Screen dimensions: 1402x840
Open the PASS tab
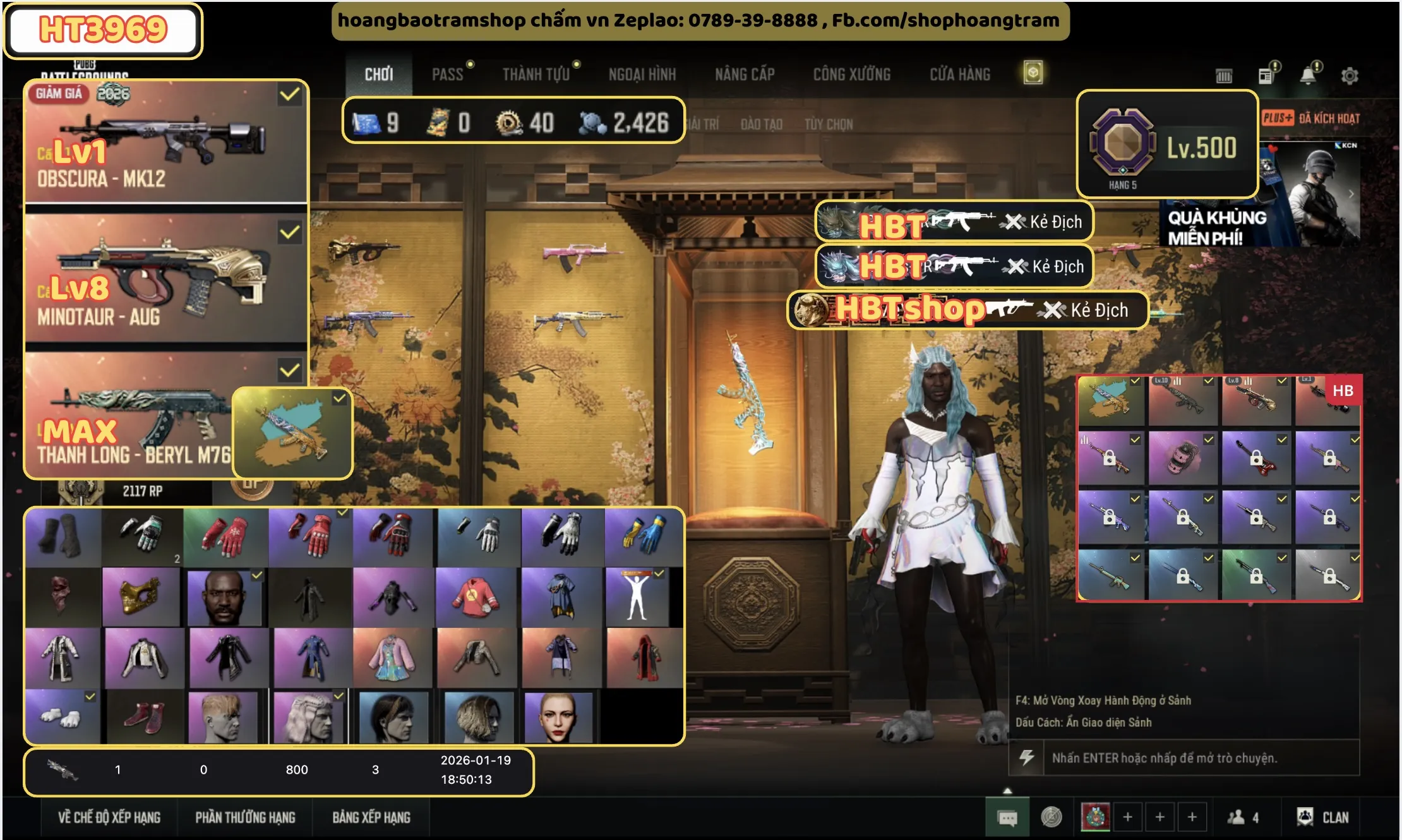tap(448, 75)
